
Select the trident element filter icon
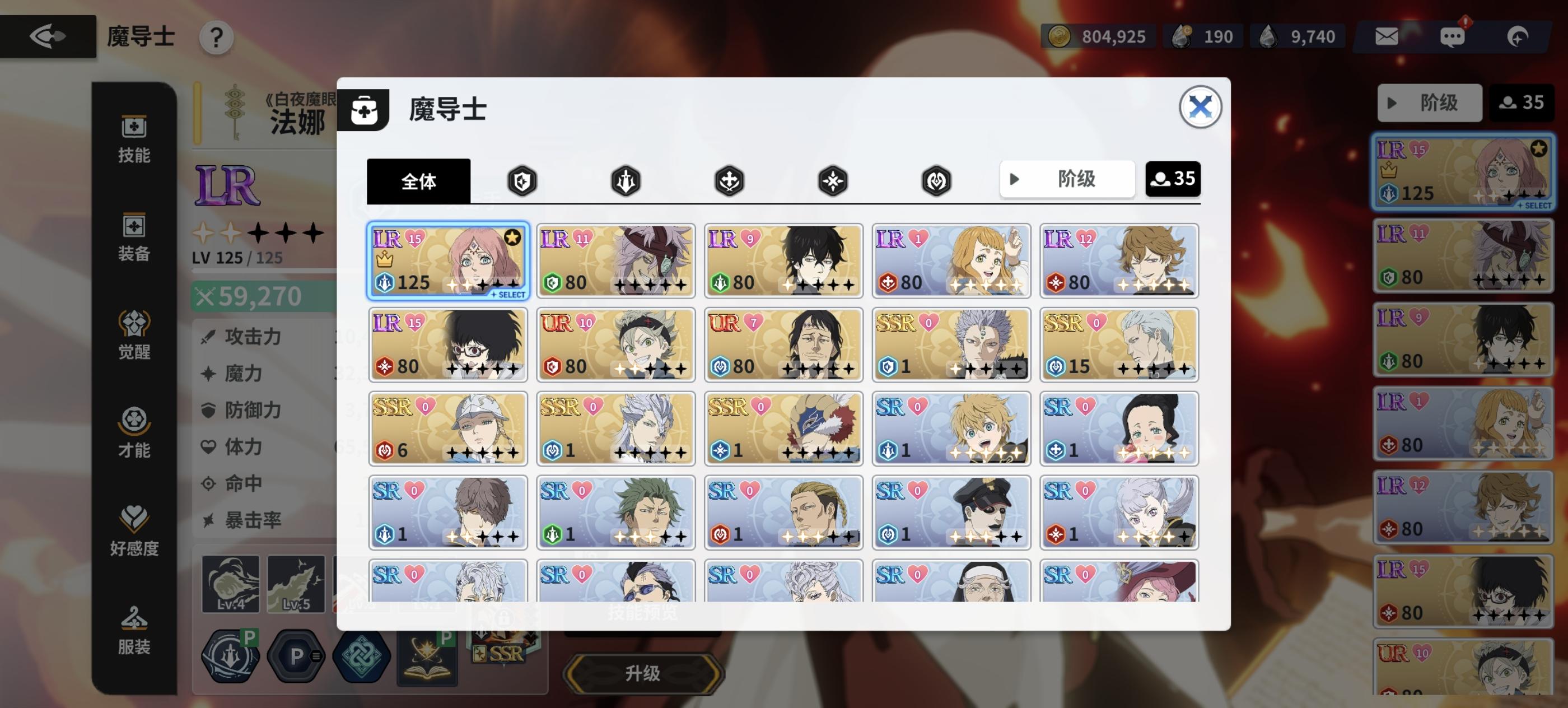[626, 180]
